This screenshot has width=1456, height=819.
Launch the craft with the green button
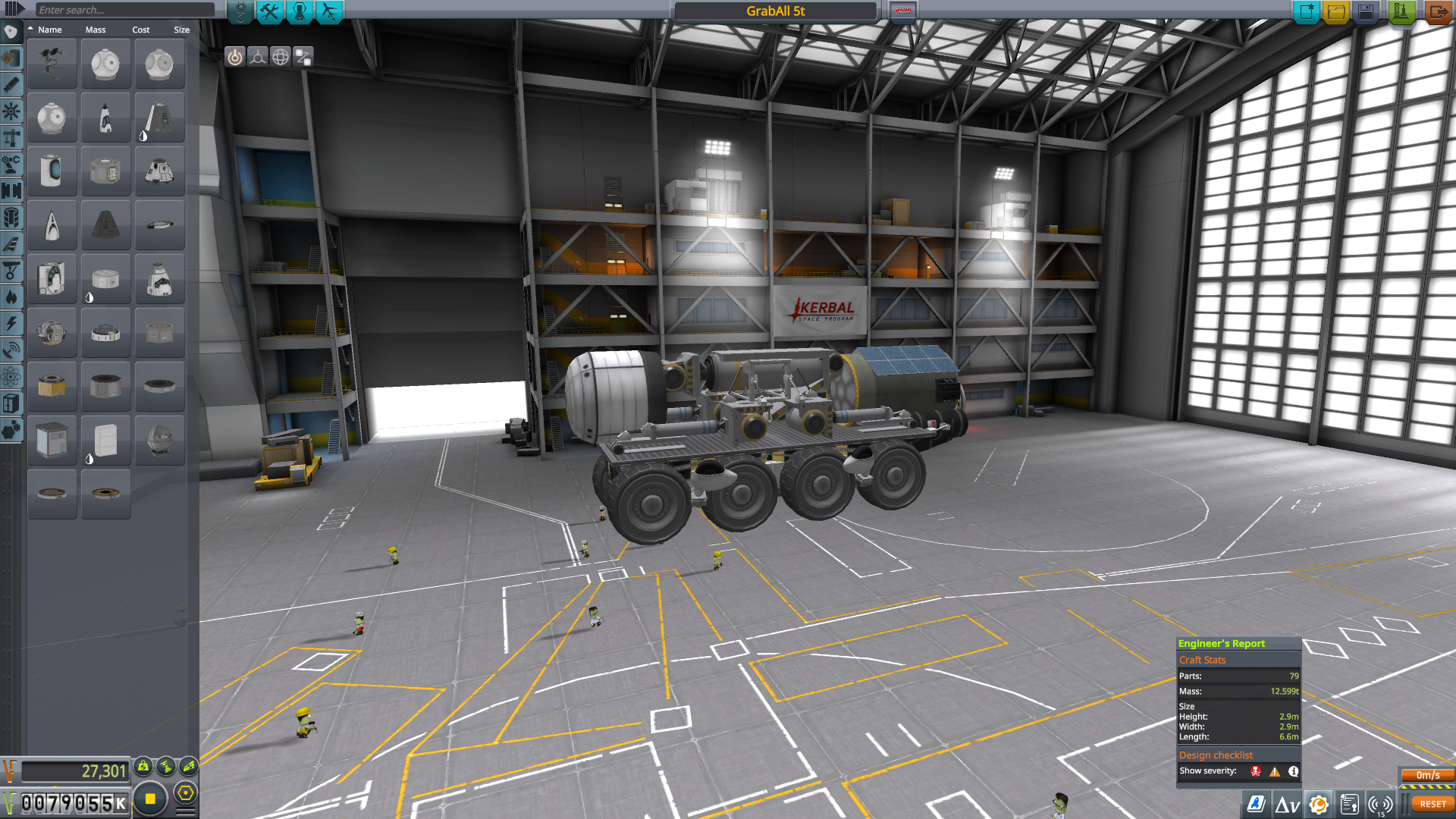point(1401,11)
